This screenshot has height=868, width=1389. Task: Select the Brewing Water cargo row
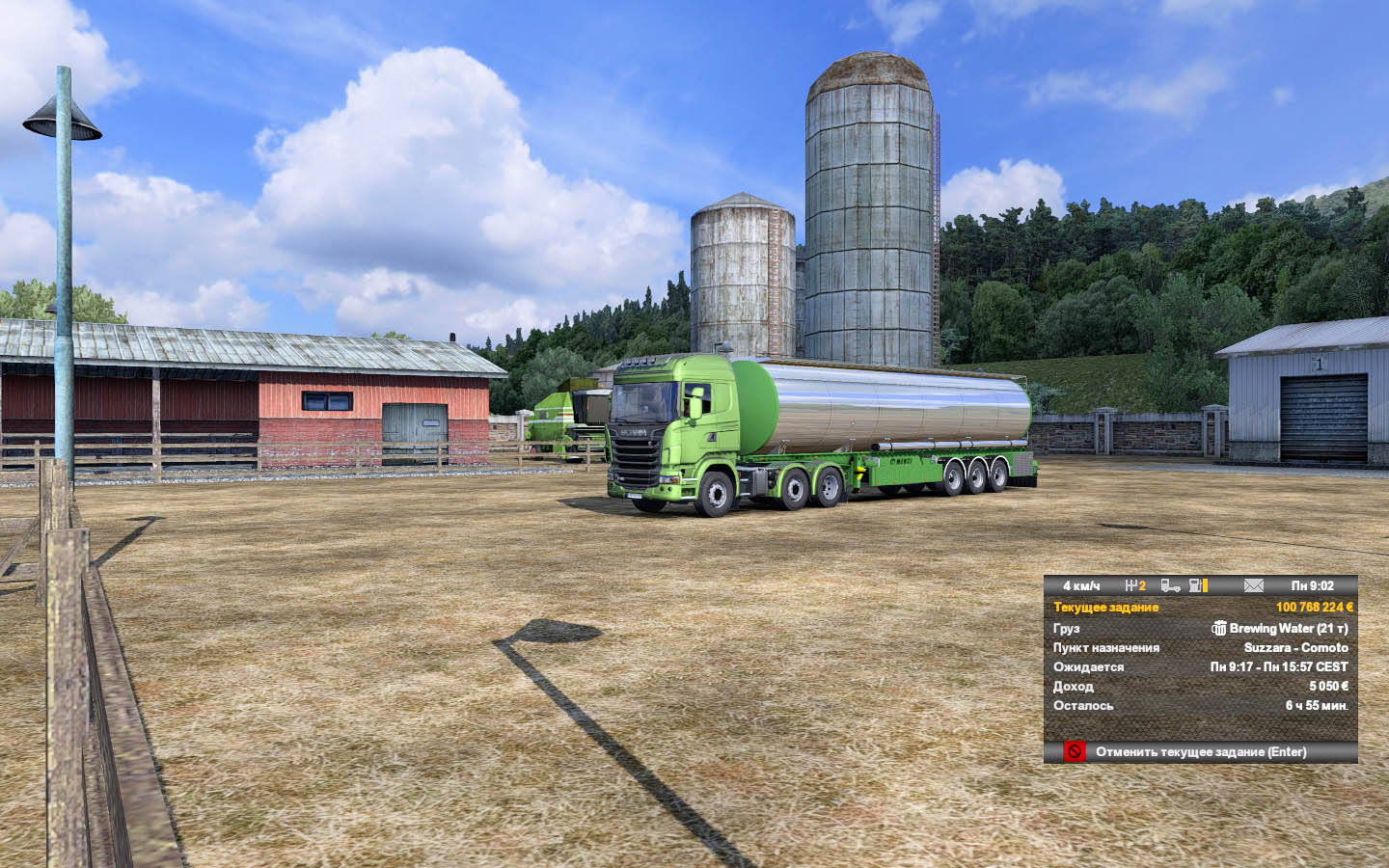[1201, 628]
